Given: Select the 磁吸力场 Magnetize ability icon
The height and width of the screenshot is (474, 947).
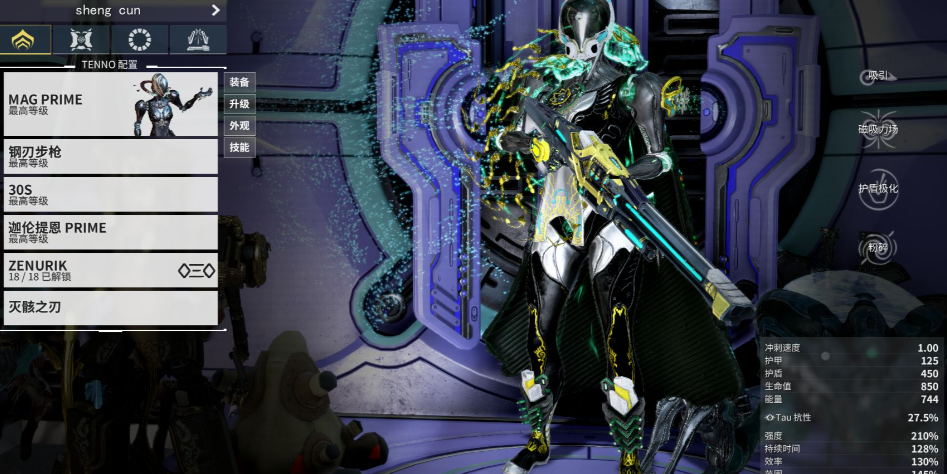Looking at the screenshot, I should point(878,128).
